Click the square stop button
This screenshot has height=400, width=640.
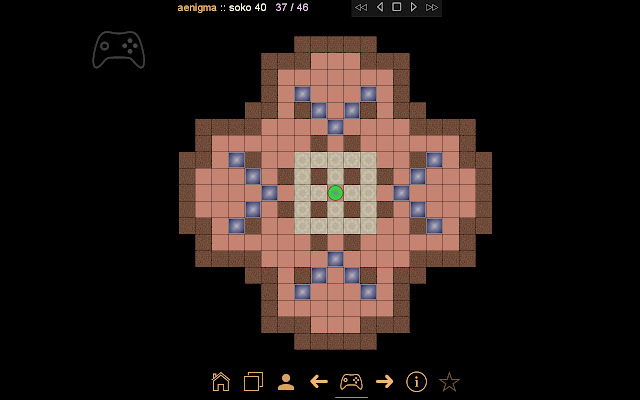396,7
